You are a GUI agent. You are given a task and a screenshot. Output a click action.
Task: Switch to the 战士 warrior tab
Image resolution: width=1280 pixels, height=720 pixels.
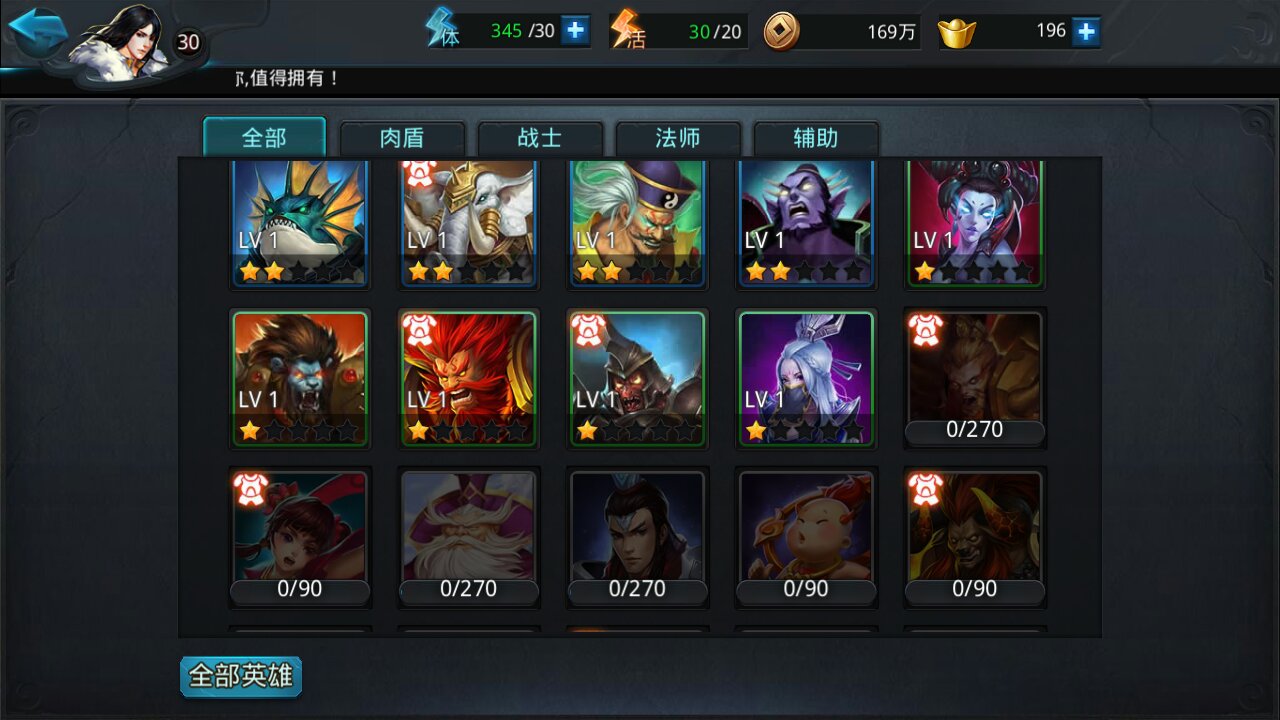click(x=541, y=138)
